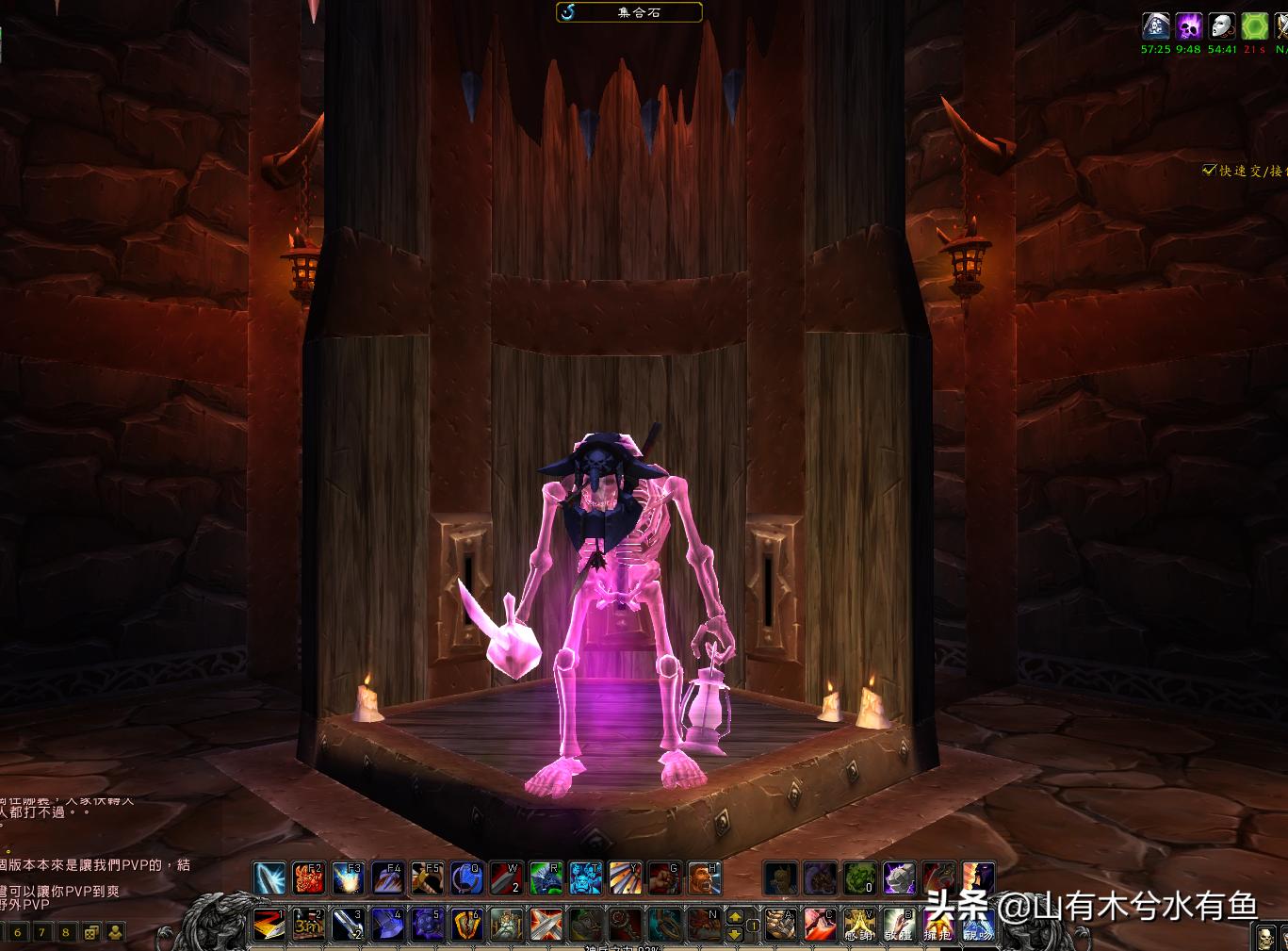Screen dimensions: 1288x951
Task: Toggle the 快速交/接 checkbox at top right
Action: tap(1210, 172)
